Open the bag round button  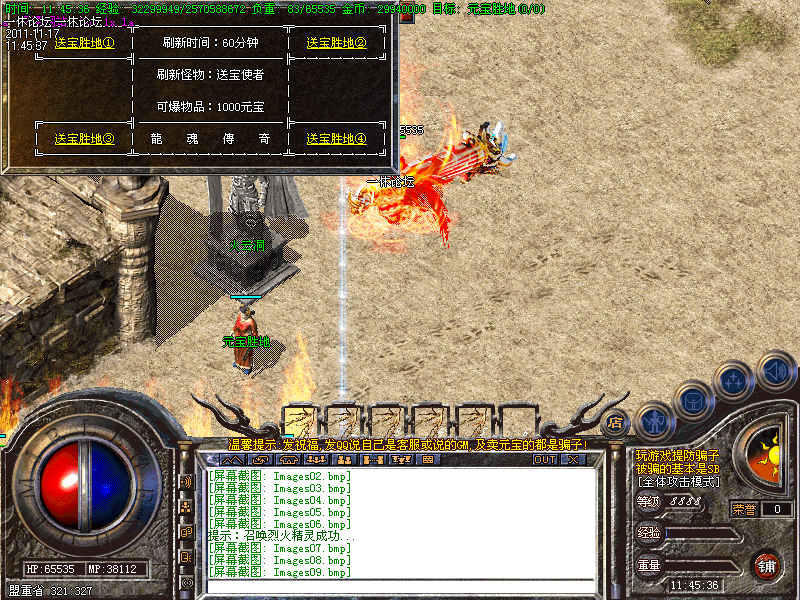coord(694,400)
